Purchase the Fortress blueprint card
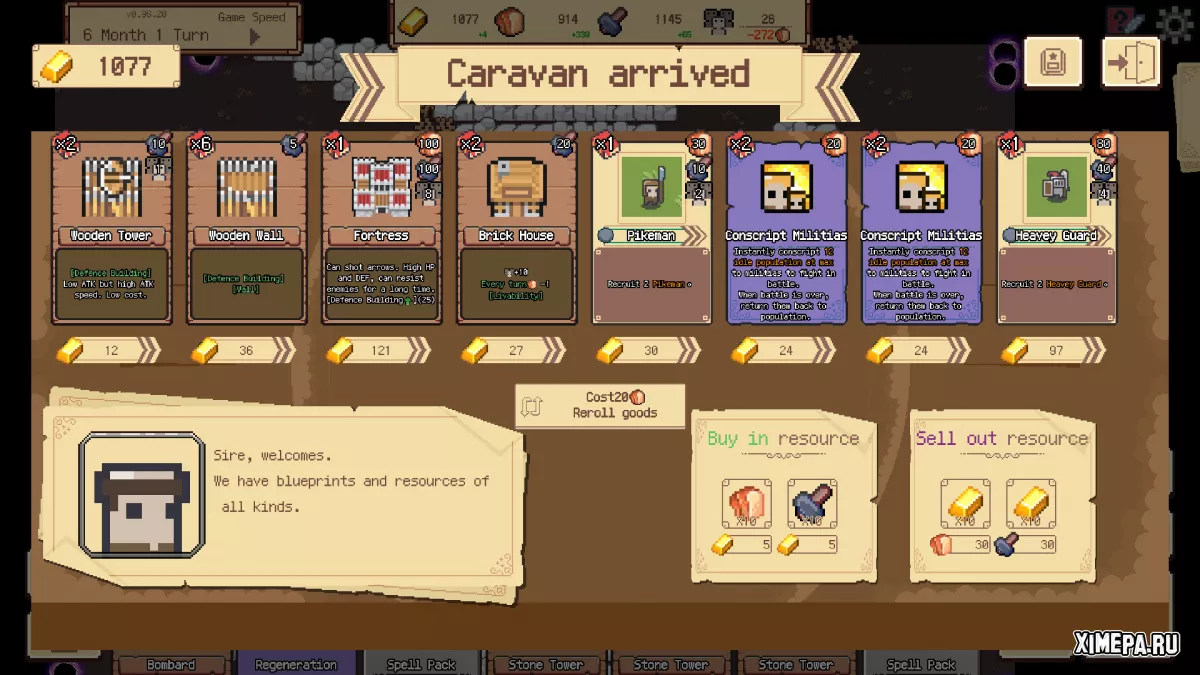This screenshot has width=1200, height=675. coord(381,230)
